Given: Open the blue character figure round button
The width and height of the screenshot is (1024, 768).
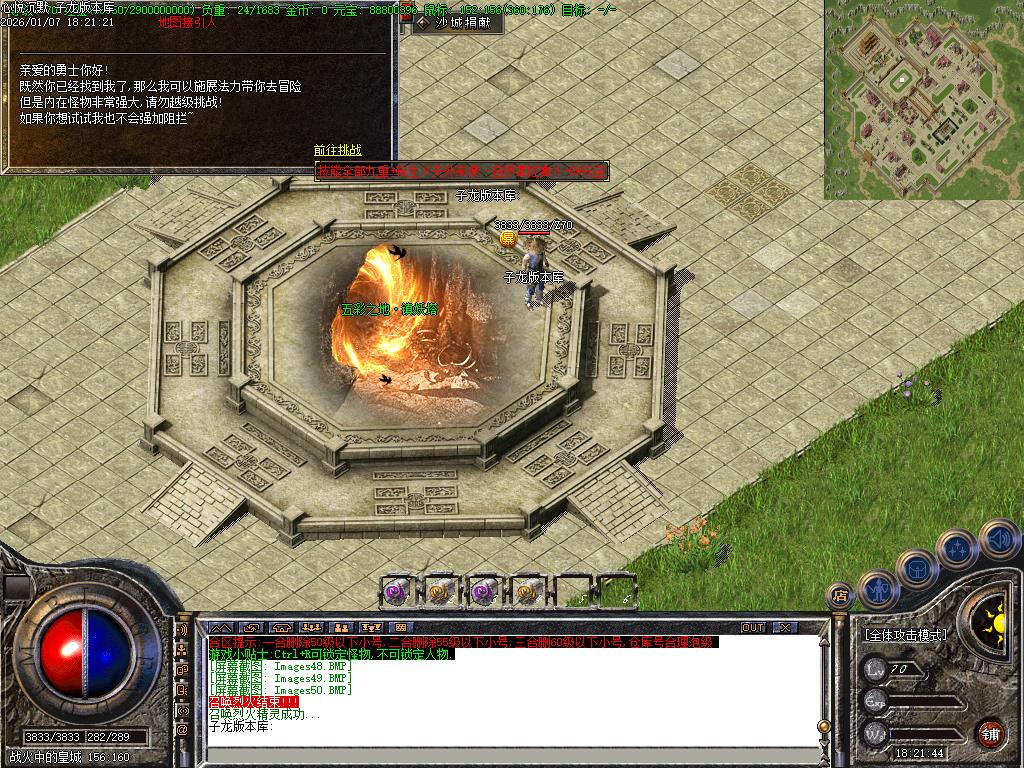Looking at the screenshot, I should tap(877, 589).
